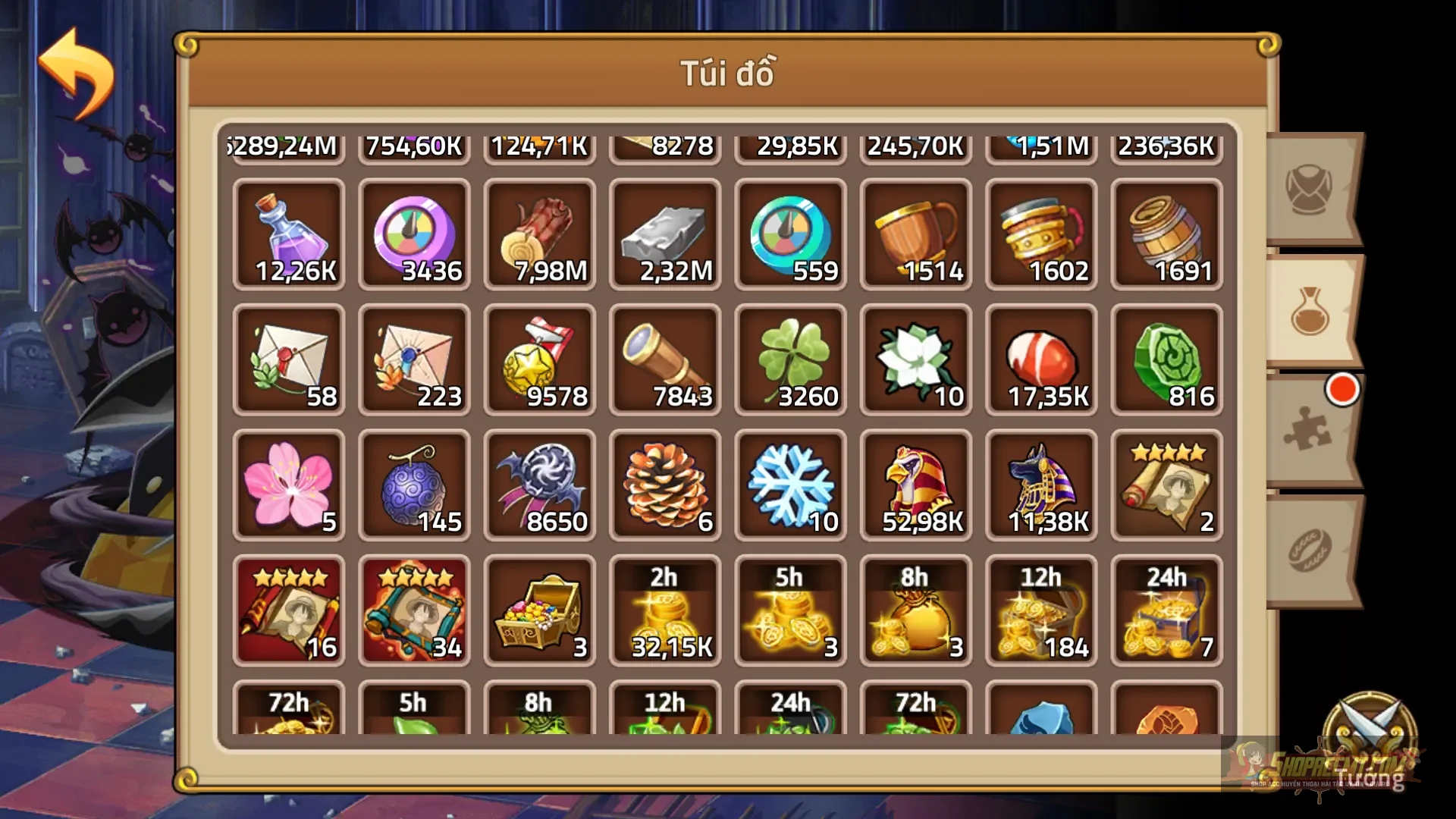
Task: Click the golden telescope item
Action: [664, 360]
